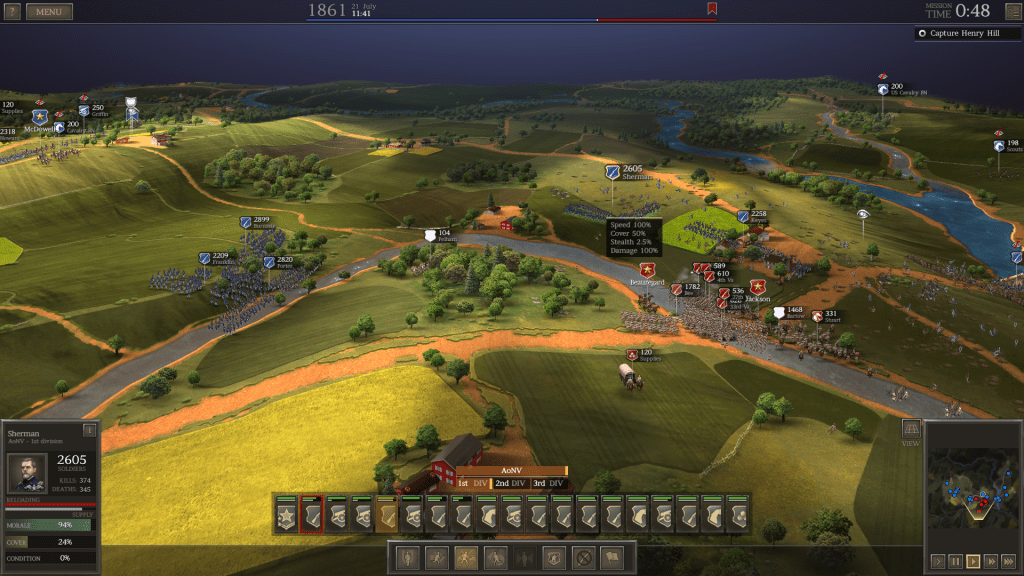The width and height of the screenshot is (1024, 576).
Task: Set normal play speed
Action: coord(973,561)
